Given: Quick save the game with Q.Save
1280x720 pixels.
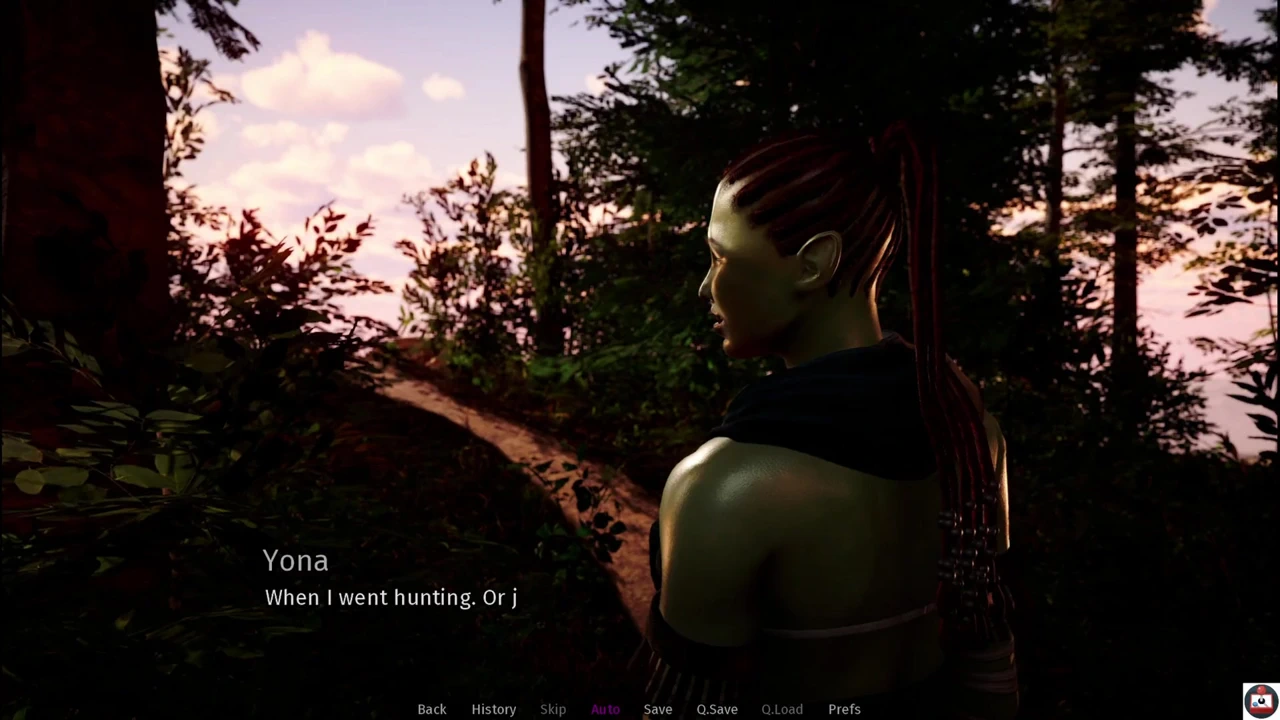Looking at the screenshot, I should (x=716, y=709).
